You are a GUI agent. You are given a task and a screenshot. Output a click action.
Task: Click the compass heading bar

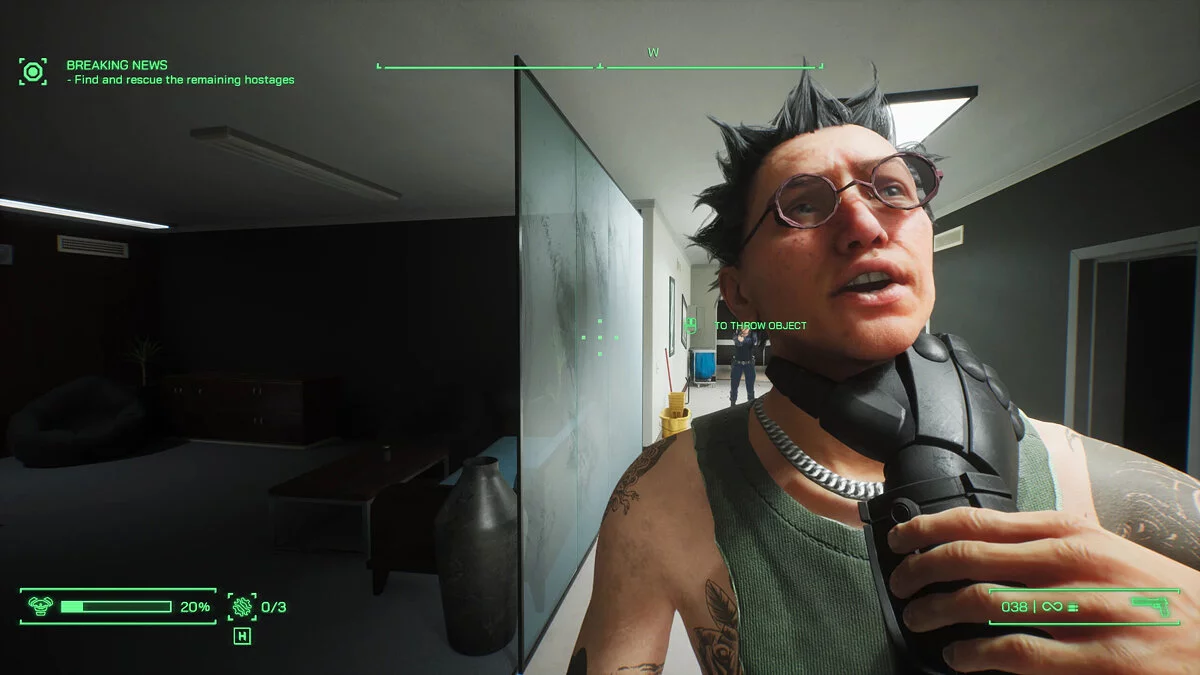click(x=599, y=67)
